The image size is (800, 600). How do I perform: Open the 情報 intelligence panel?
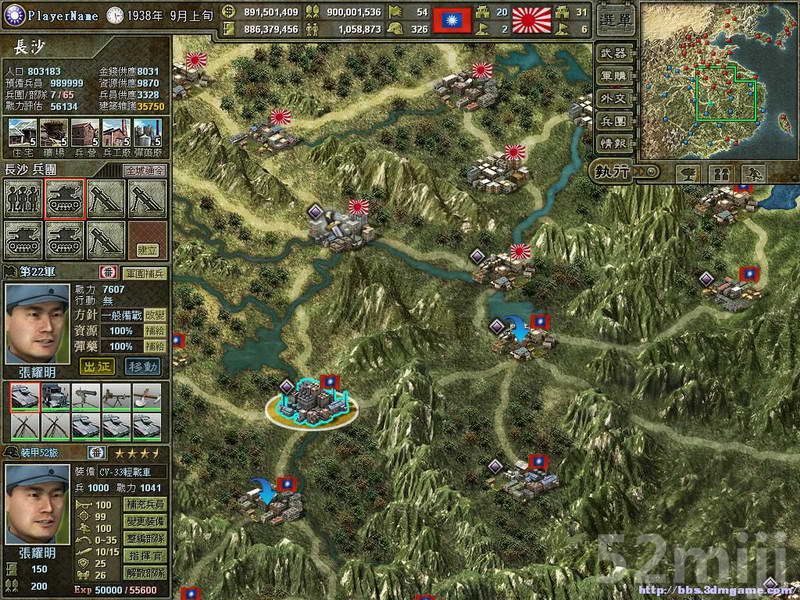coord(613,143)
